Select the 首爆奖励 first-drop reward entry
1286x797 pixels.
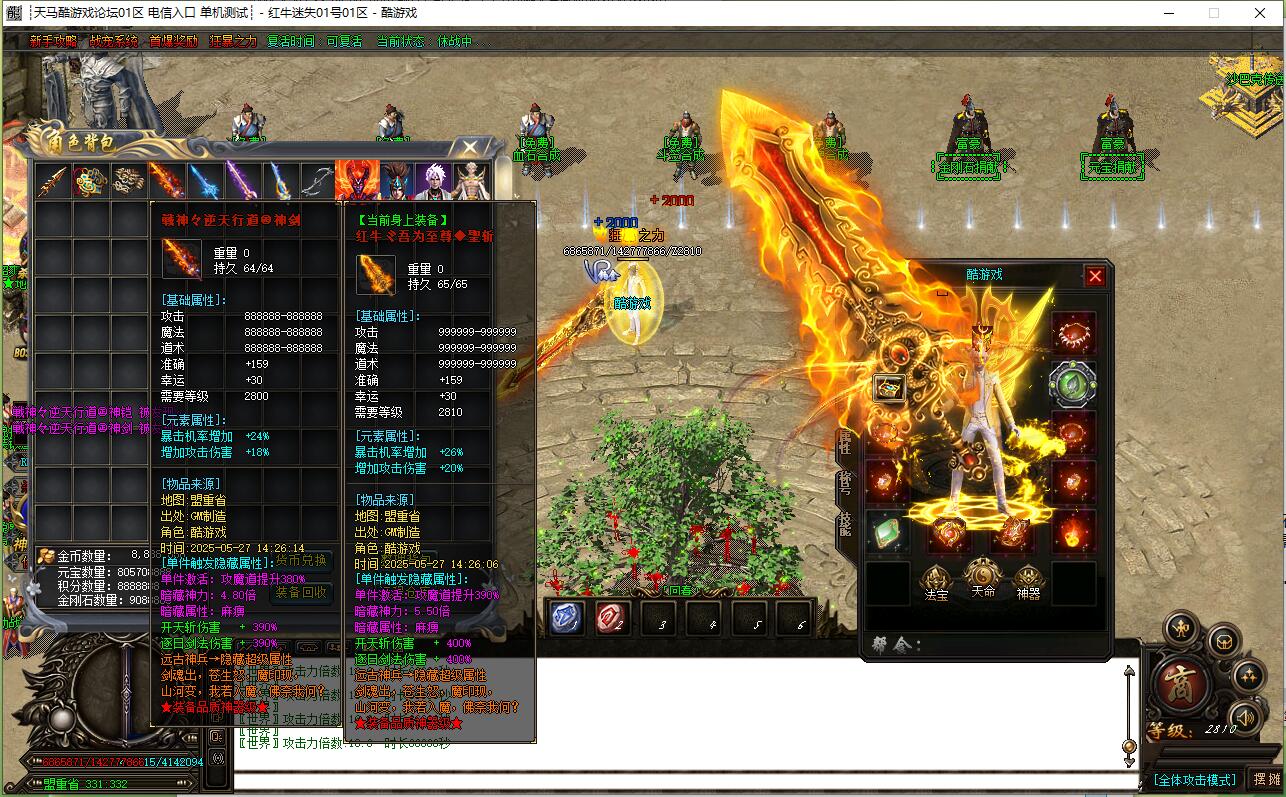click(173, 42)
